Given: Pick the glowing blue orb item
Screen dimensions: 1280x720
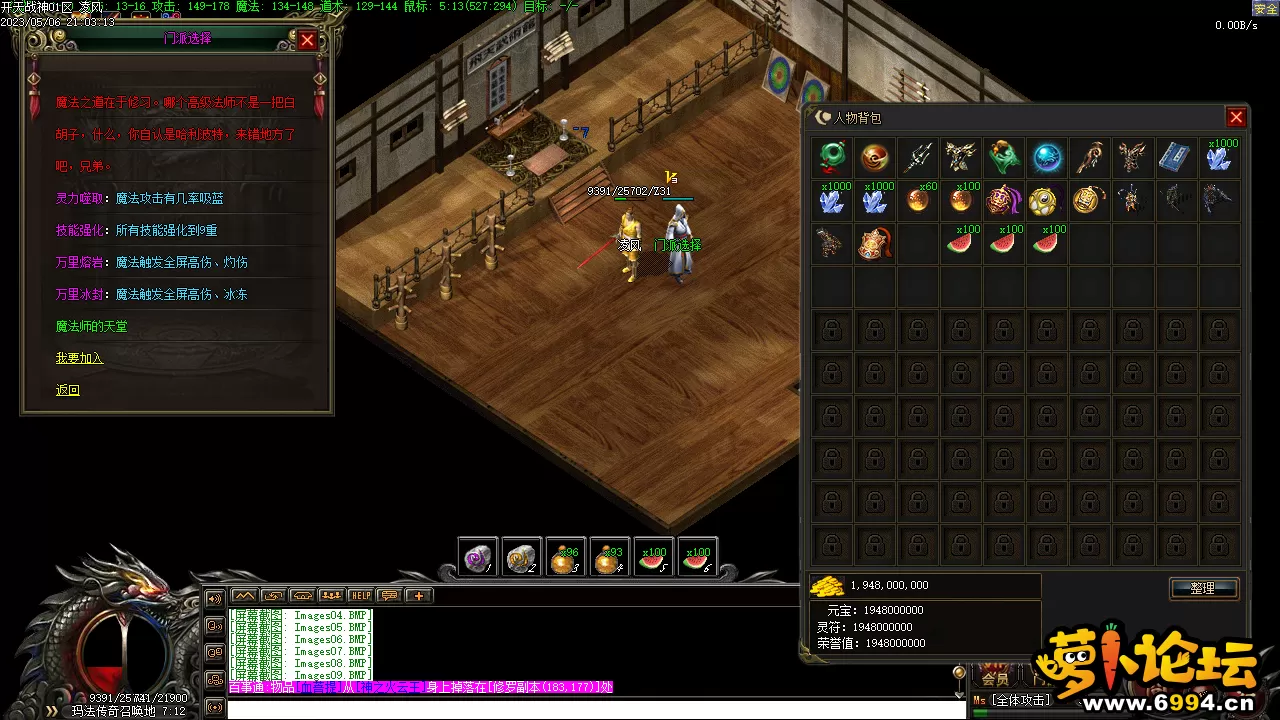Looking at the screenshot, I should click(1047, 157).
